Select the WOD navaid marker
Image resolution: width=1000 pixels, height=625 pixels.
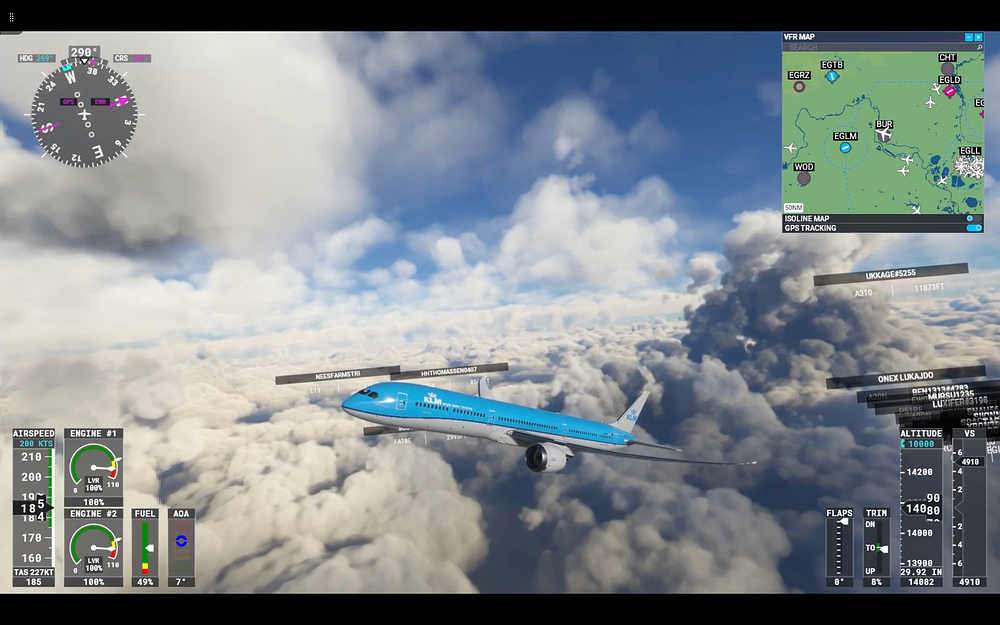tap(804, 178)
